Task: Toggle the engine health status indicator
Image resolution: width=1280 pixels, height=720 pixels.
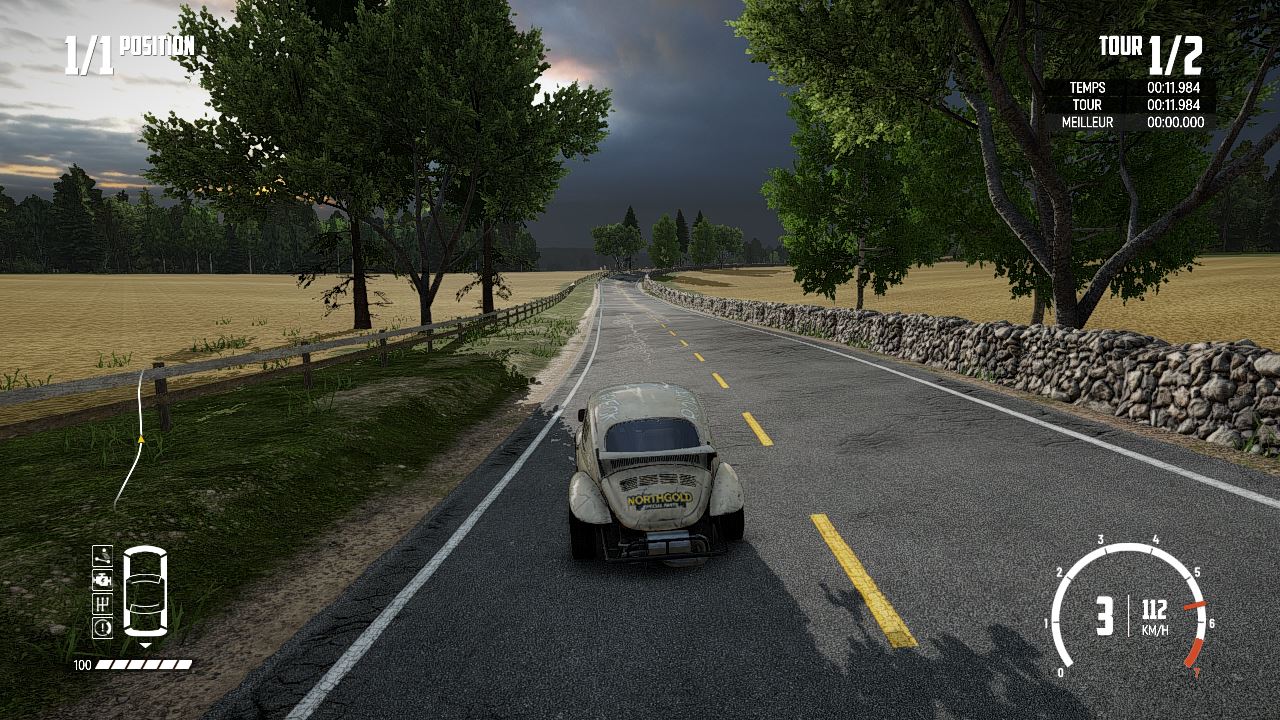Action: (102, 580)
